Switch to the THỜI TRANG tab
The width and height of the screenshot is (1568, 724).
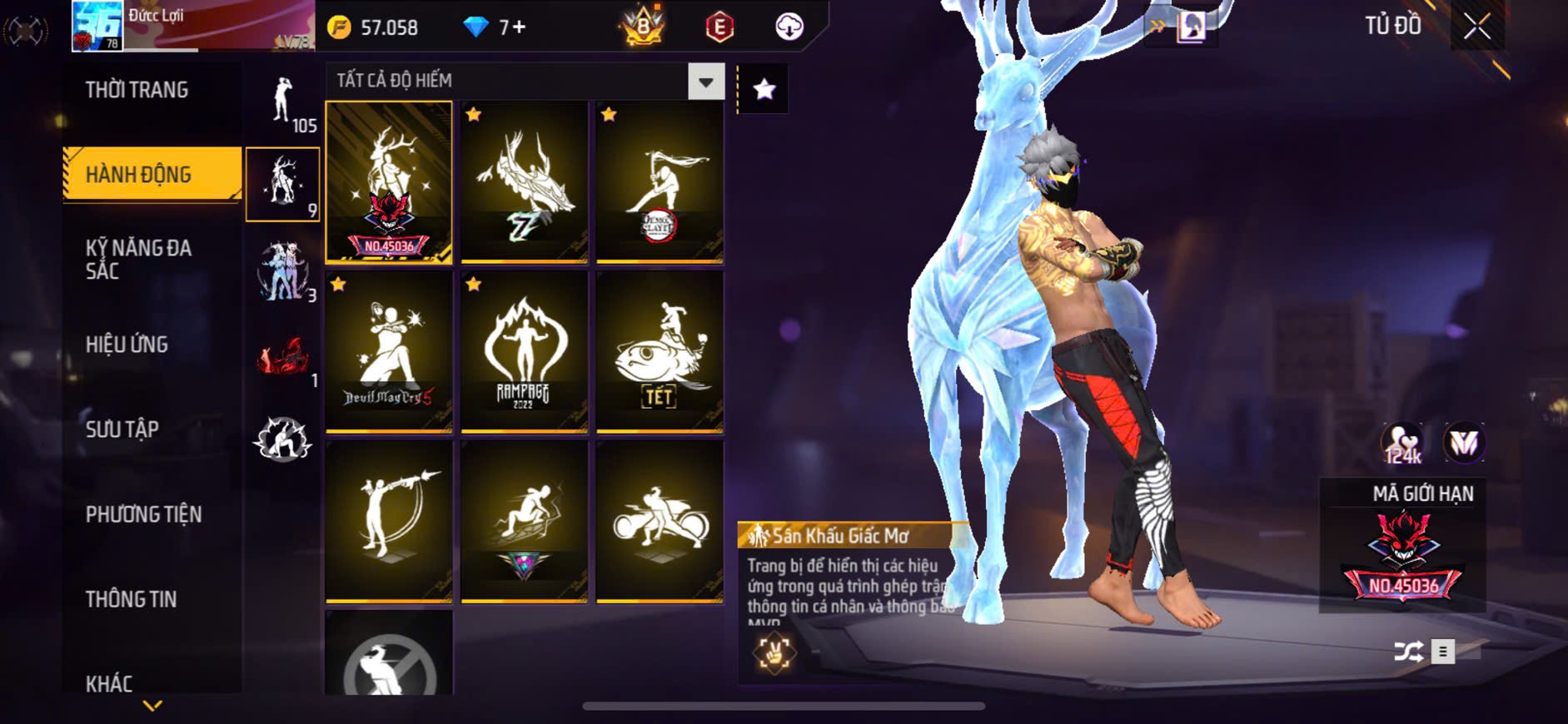pos(137,90)
